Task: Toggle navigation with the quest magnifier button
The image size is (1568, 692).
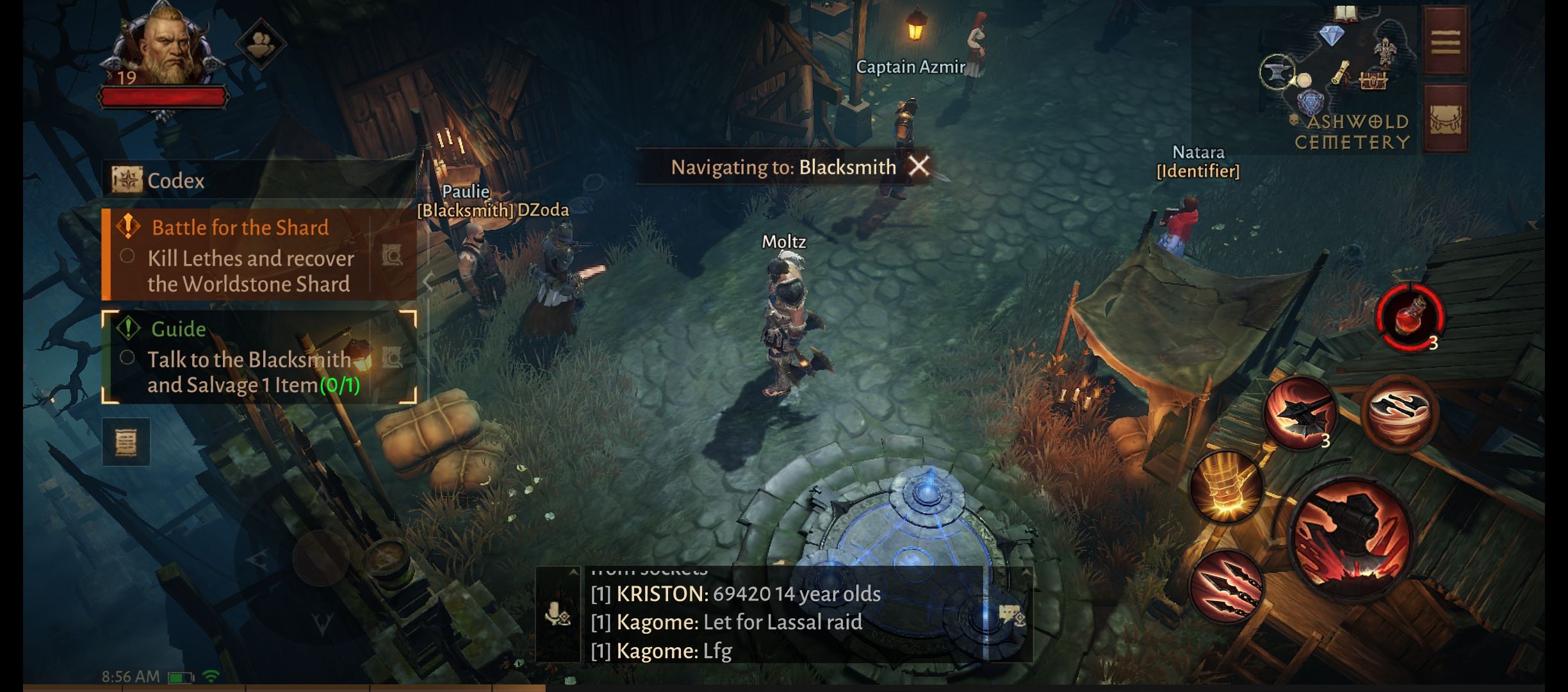Action: tap(392, 258)
